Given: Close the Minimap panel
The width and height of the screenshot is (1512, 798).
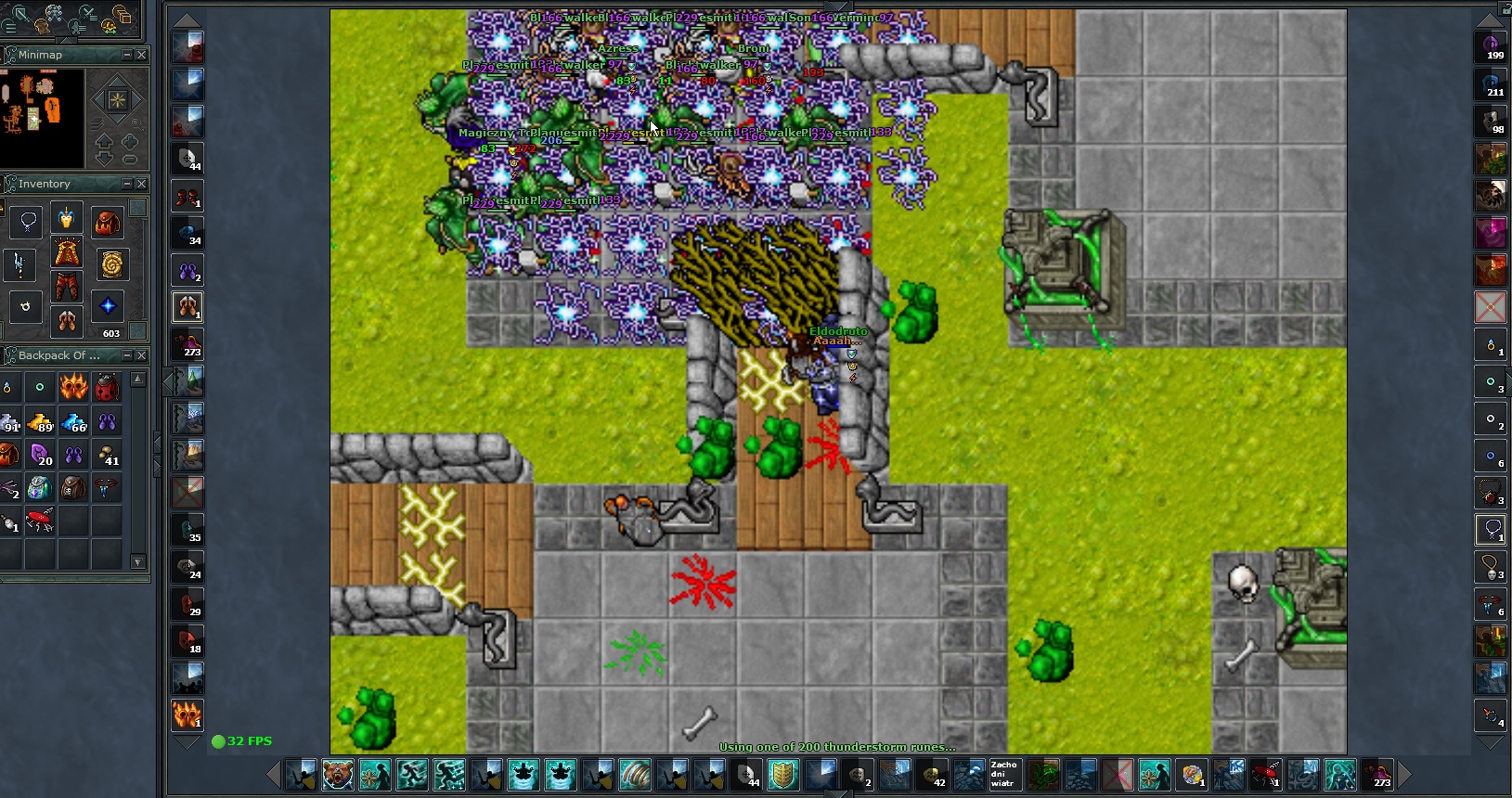Looking at the screenshot, I should 141,55.
